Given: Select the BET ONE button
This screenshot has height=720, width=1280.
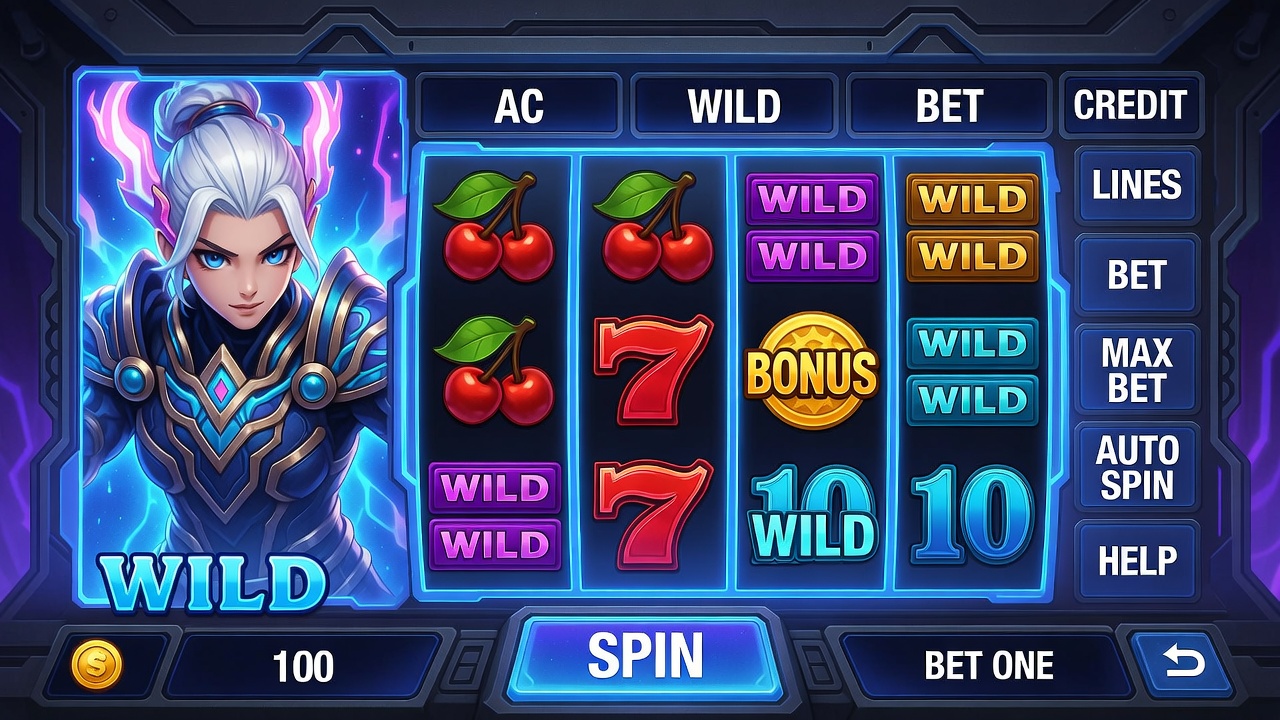Looking at the screenshot, I should (x=988, y=665).
